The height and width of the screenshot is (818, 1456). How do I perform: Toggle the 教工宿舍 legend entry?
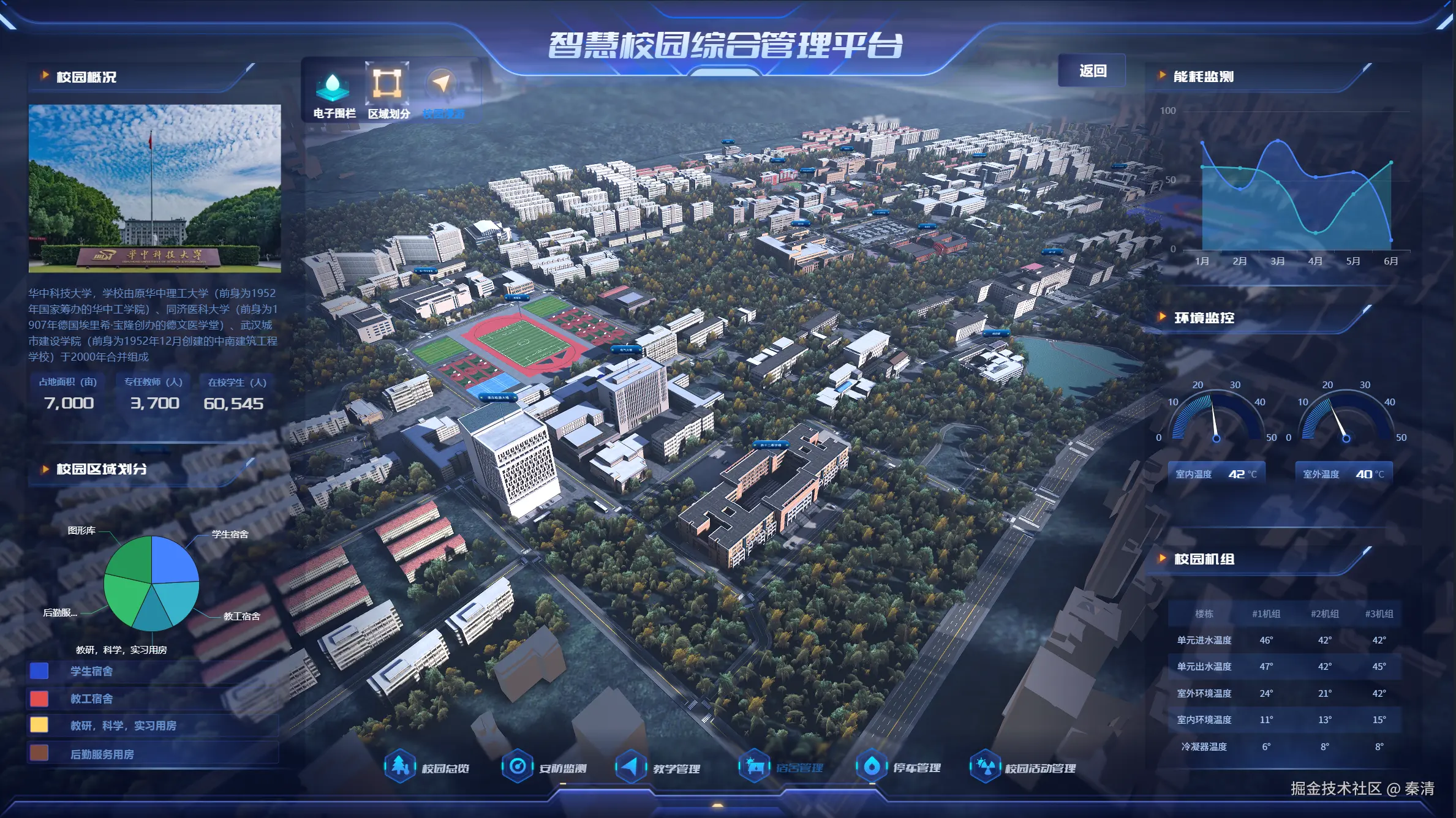click(92, 699)
